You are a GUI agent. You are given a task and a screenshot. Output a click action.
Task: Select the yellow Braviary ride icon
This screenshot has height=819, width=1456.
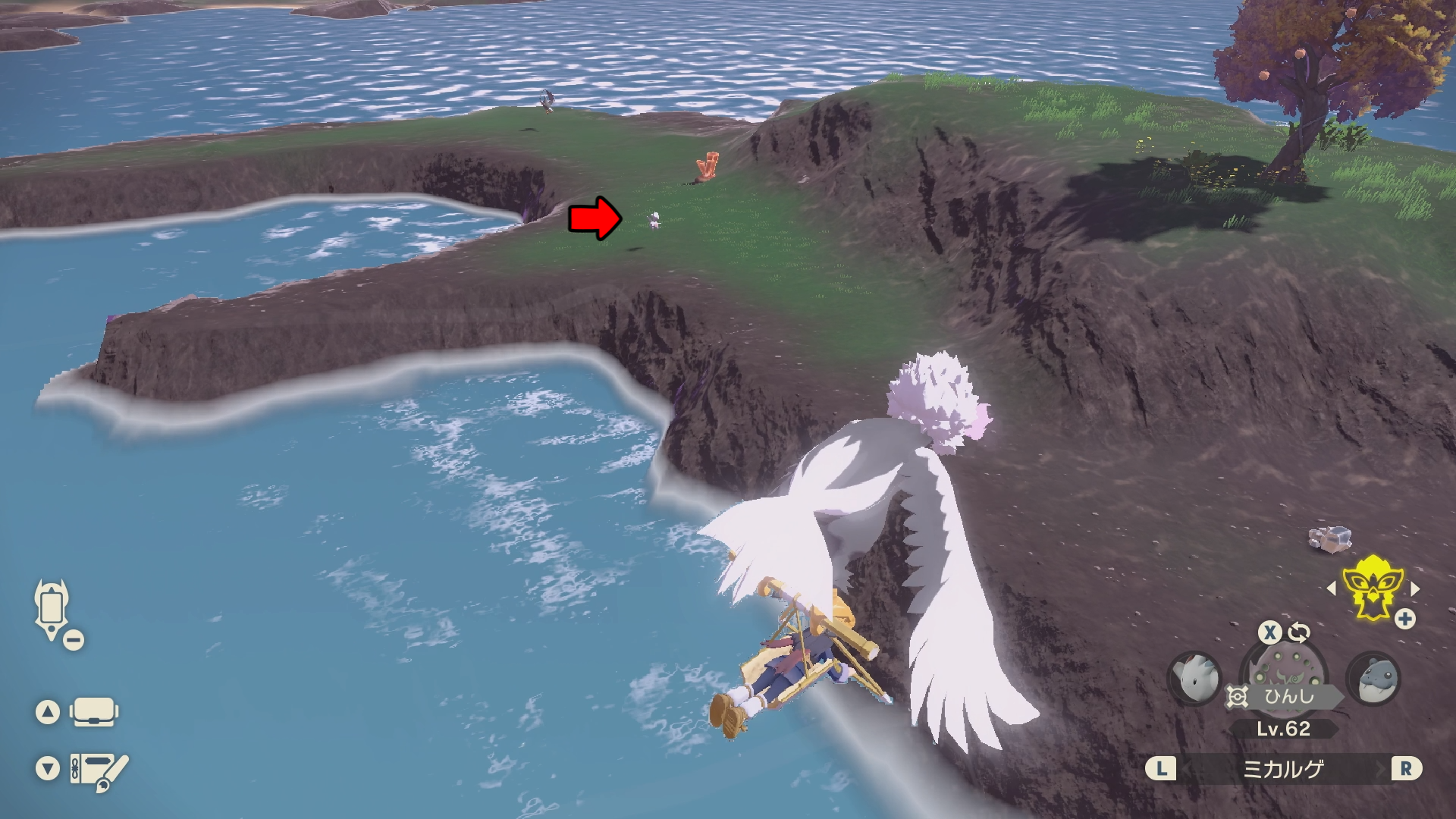coord(1372,588)
